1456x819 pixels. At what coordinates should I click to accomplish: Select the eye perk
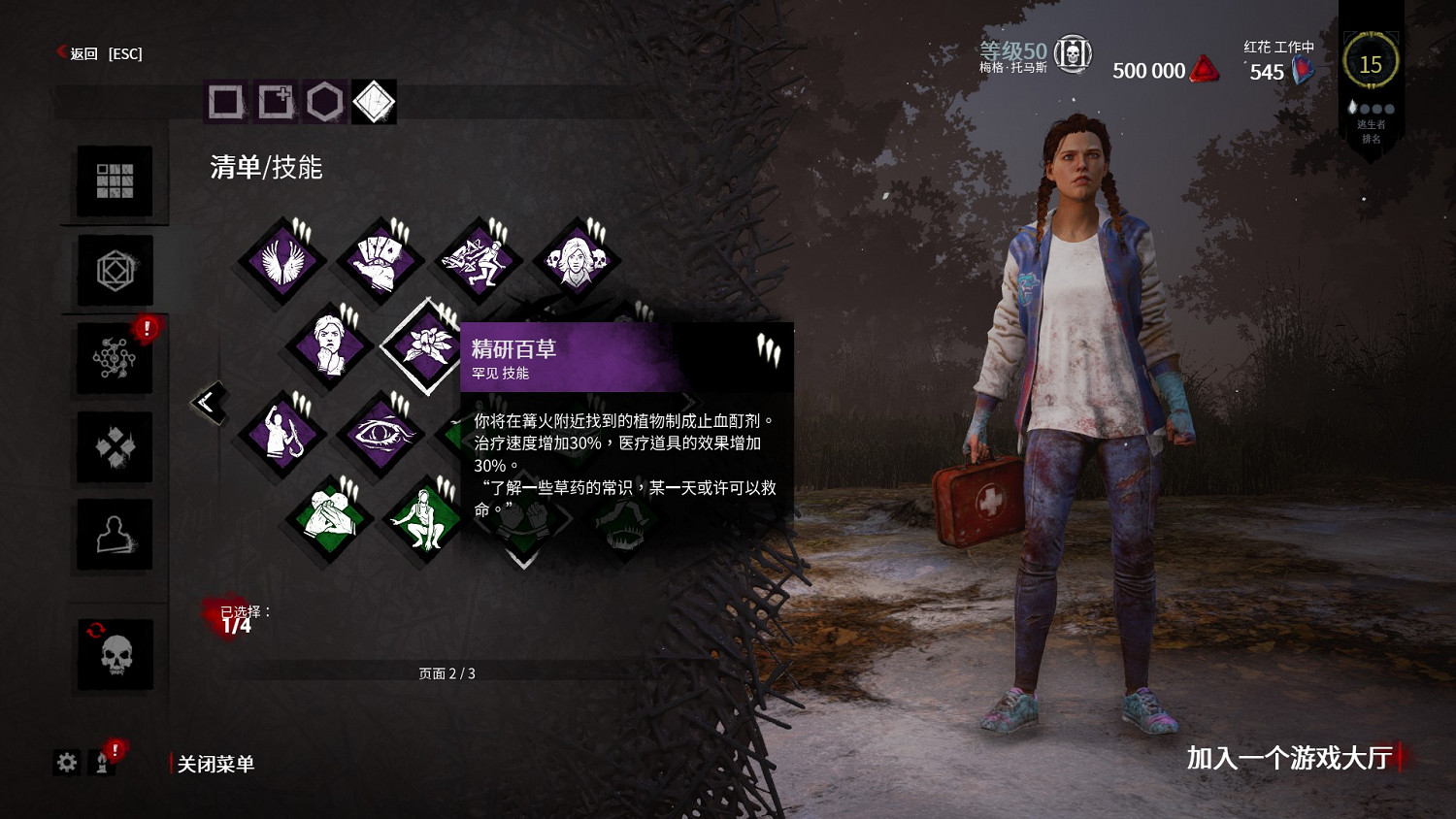click(x=379, y=433)
